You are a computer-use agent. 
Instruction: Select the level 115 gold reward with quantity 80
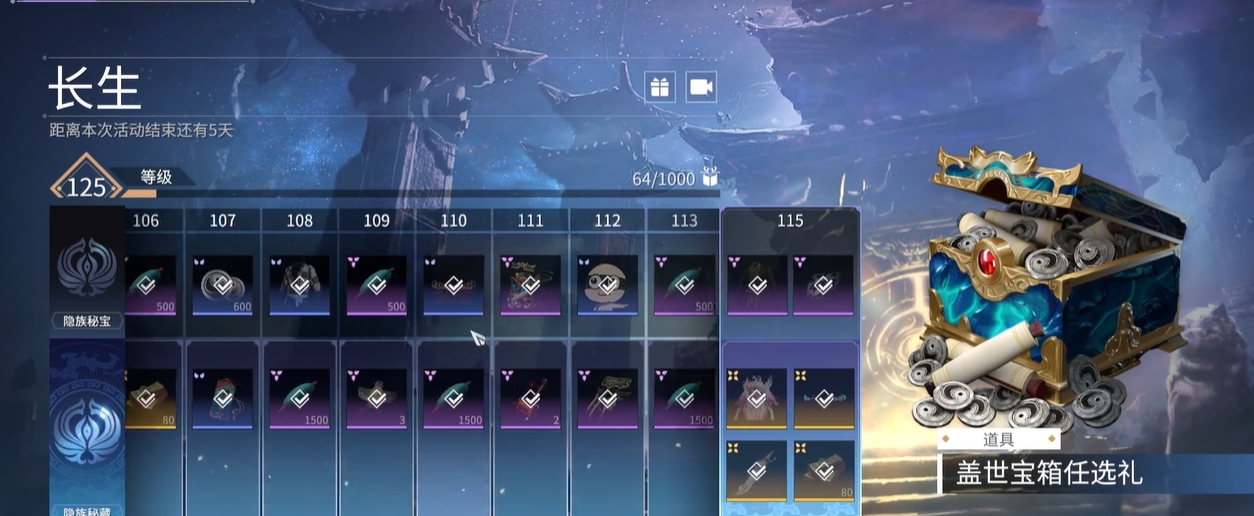pyautogui.click(x=824, y=470)
